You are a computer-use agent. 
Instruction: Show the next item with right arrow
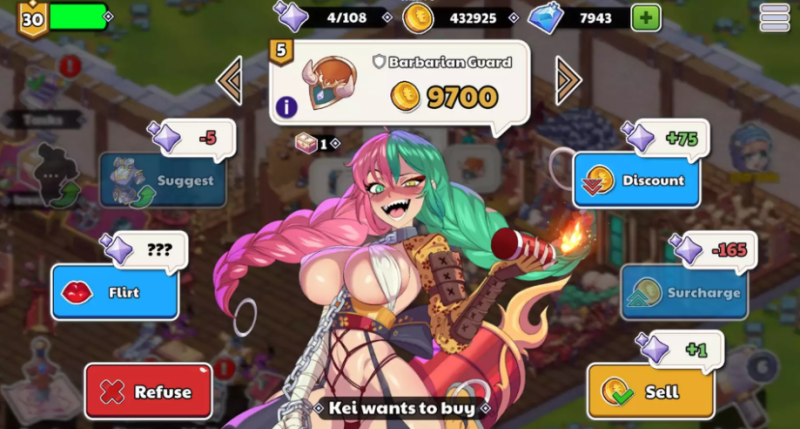click(x=568, y=80)
